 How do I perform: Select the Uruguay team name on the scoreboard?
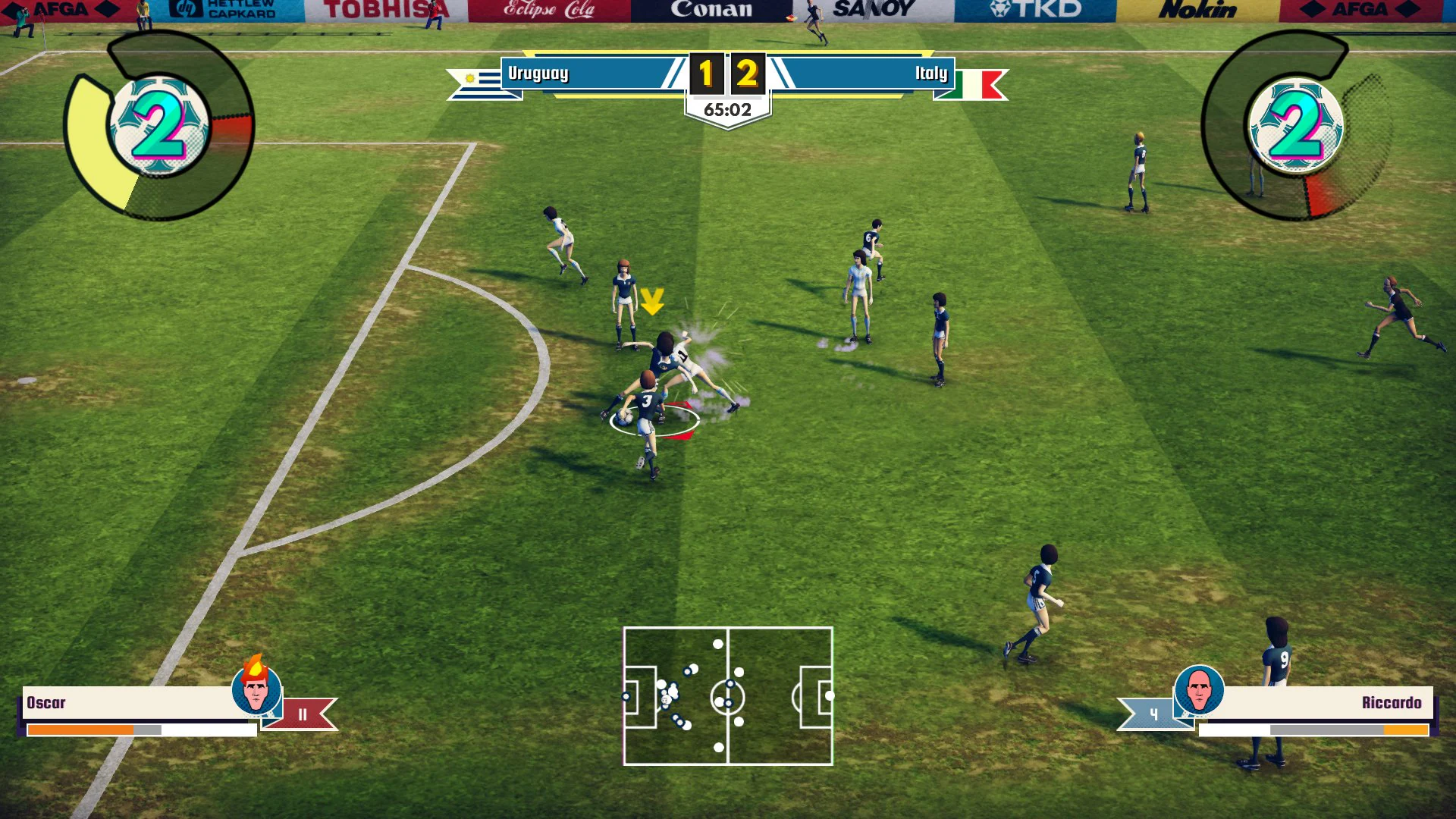pyautogui.click(x=538, y=74)
